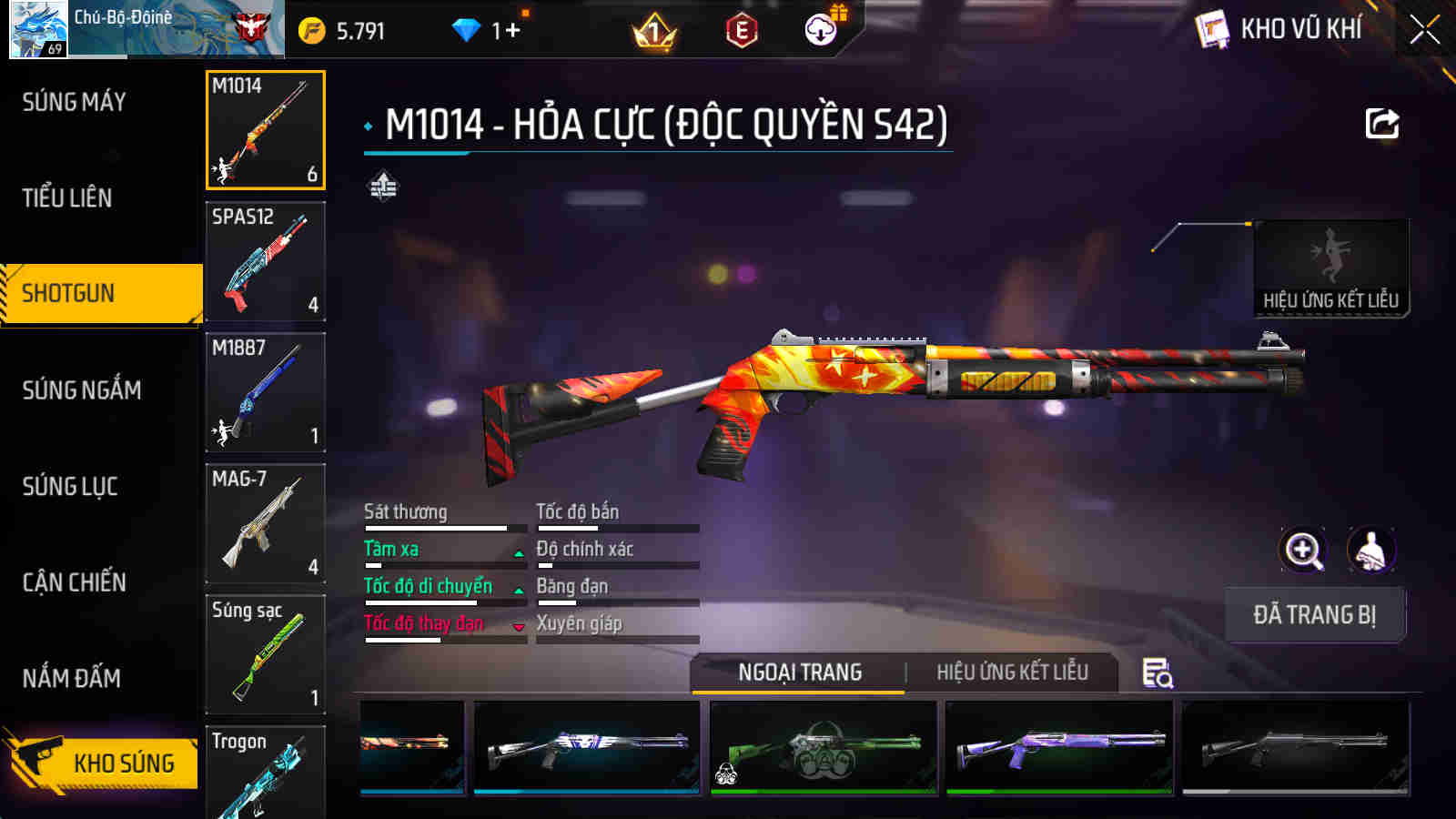Viewport: 1456px width, 819px height.
Task: Open the attachment icon under the weapon name
Action: (x=380, y=188)
